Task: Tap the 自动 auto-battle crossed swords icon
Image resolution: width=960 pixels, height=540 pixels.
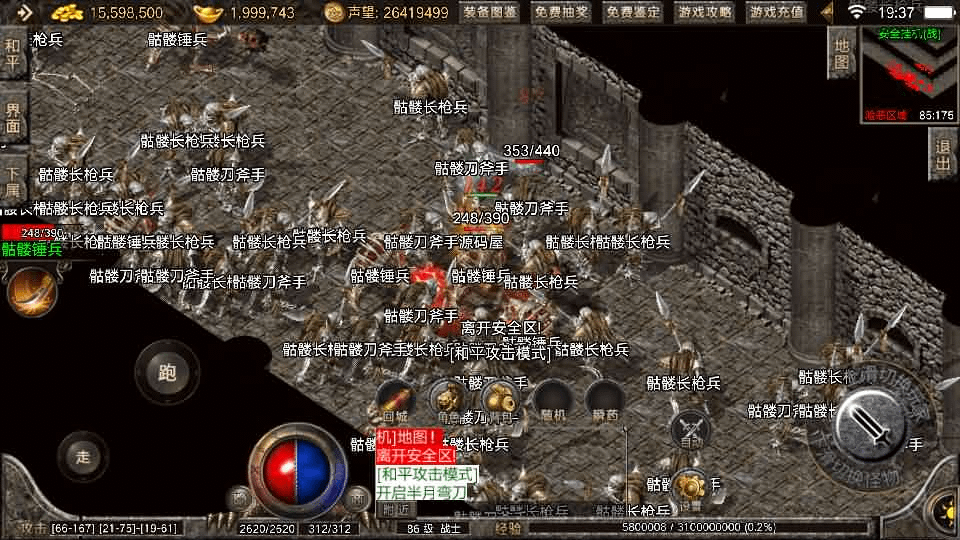Action: pos(691,430)
